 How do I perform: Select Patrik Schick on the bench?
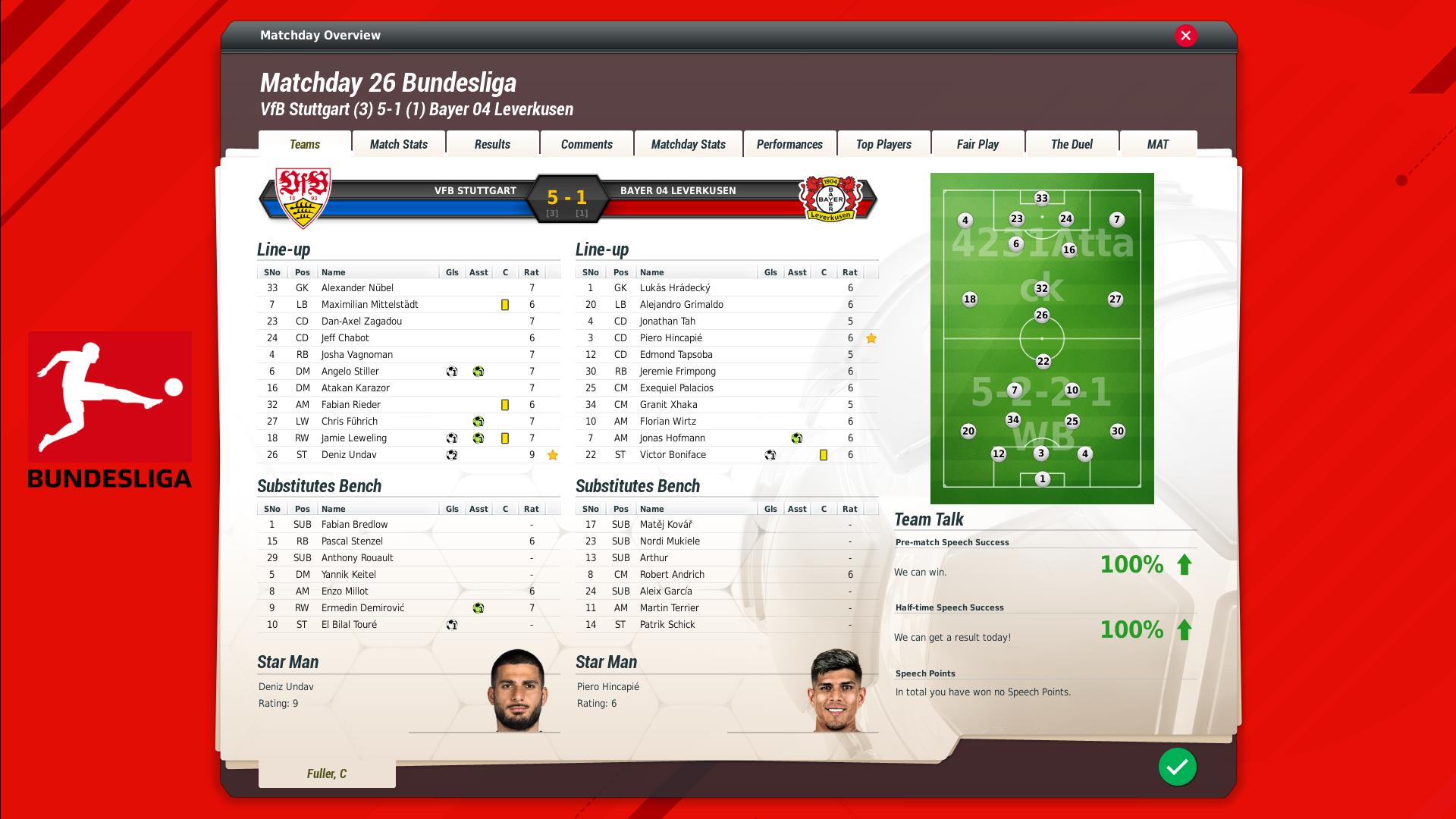(x=667, y=625)
